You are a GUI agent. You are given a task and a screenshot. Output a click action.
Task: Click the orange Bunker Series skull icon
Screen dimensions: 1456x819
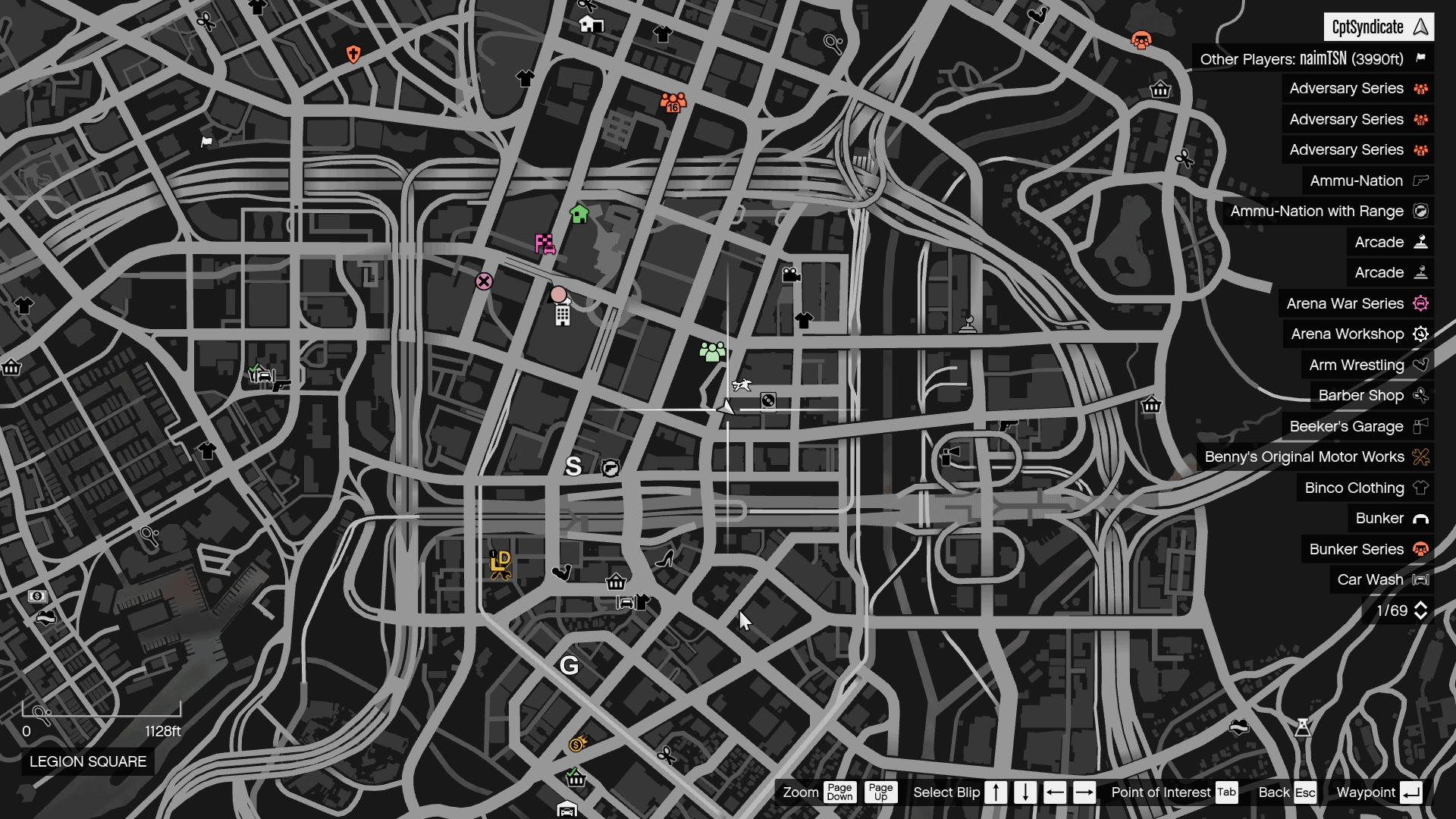click(1420, 549)
